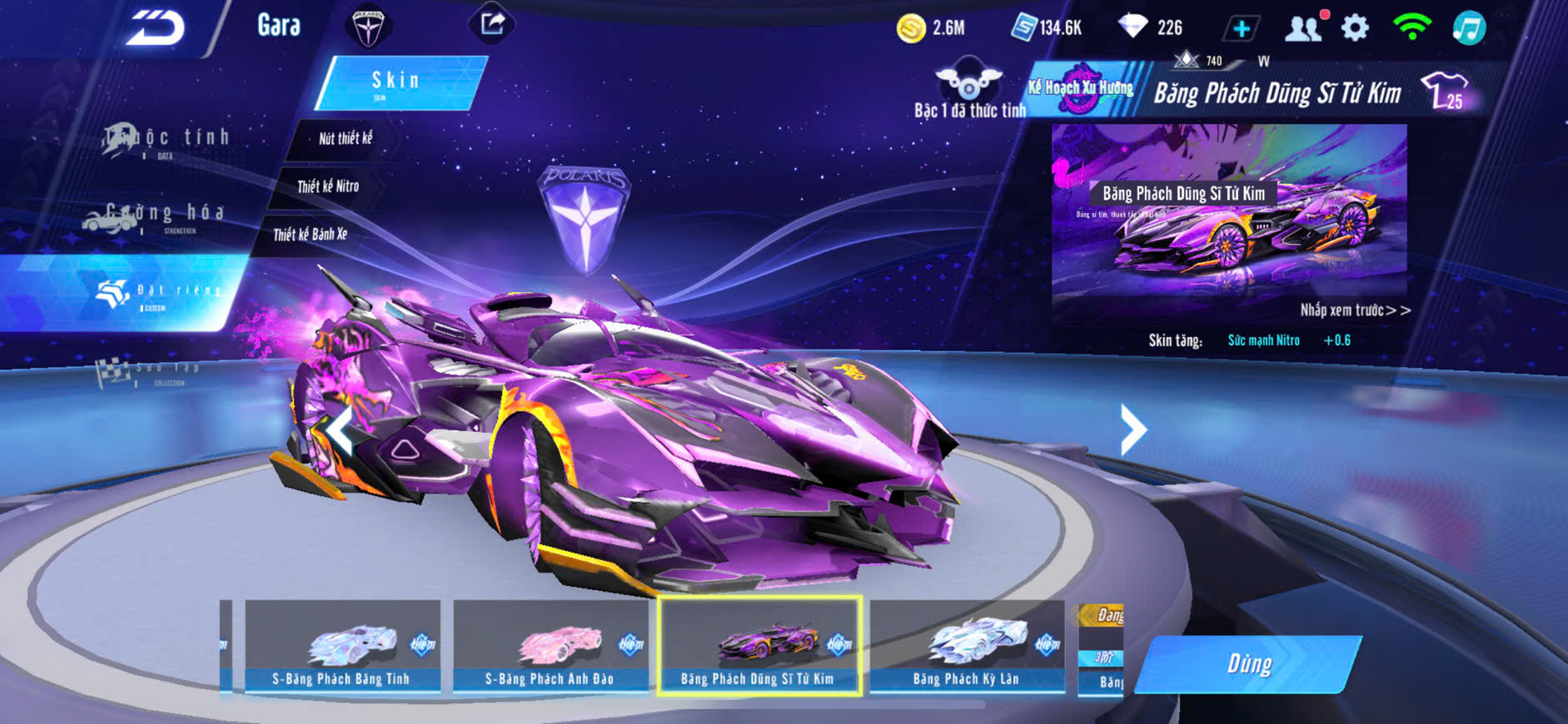
Task: Open the music note icon
Action: pos(1469,28)
